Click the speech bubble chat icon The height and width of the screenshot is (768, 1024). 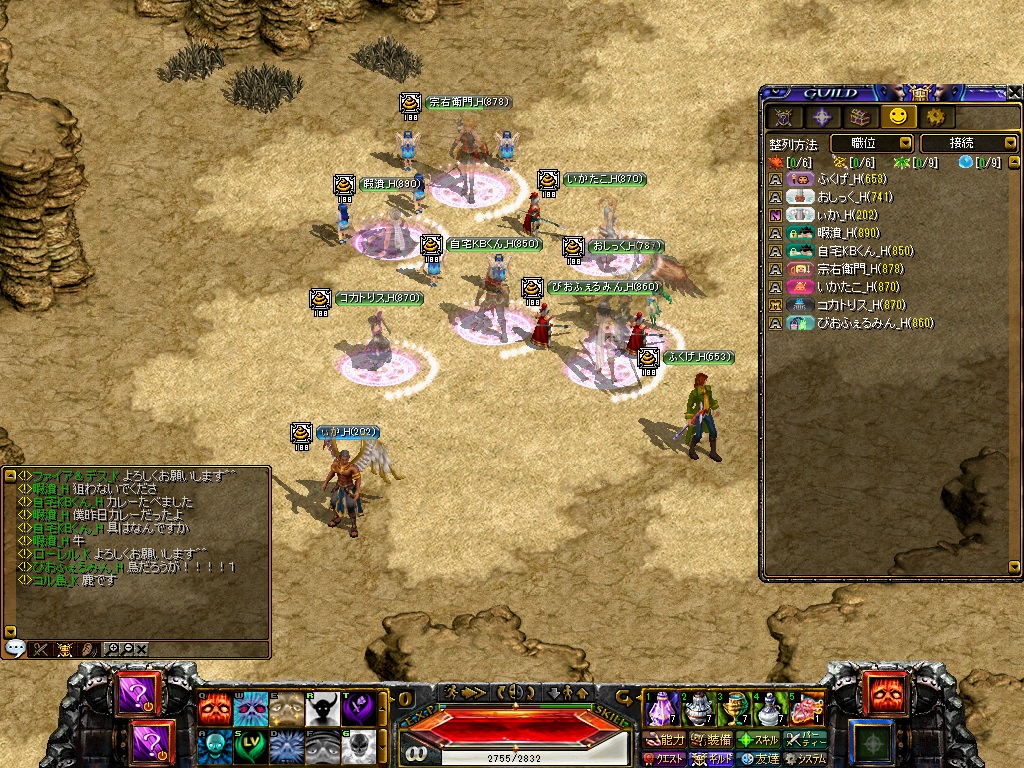point(15,648)
